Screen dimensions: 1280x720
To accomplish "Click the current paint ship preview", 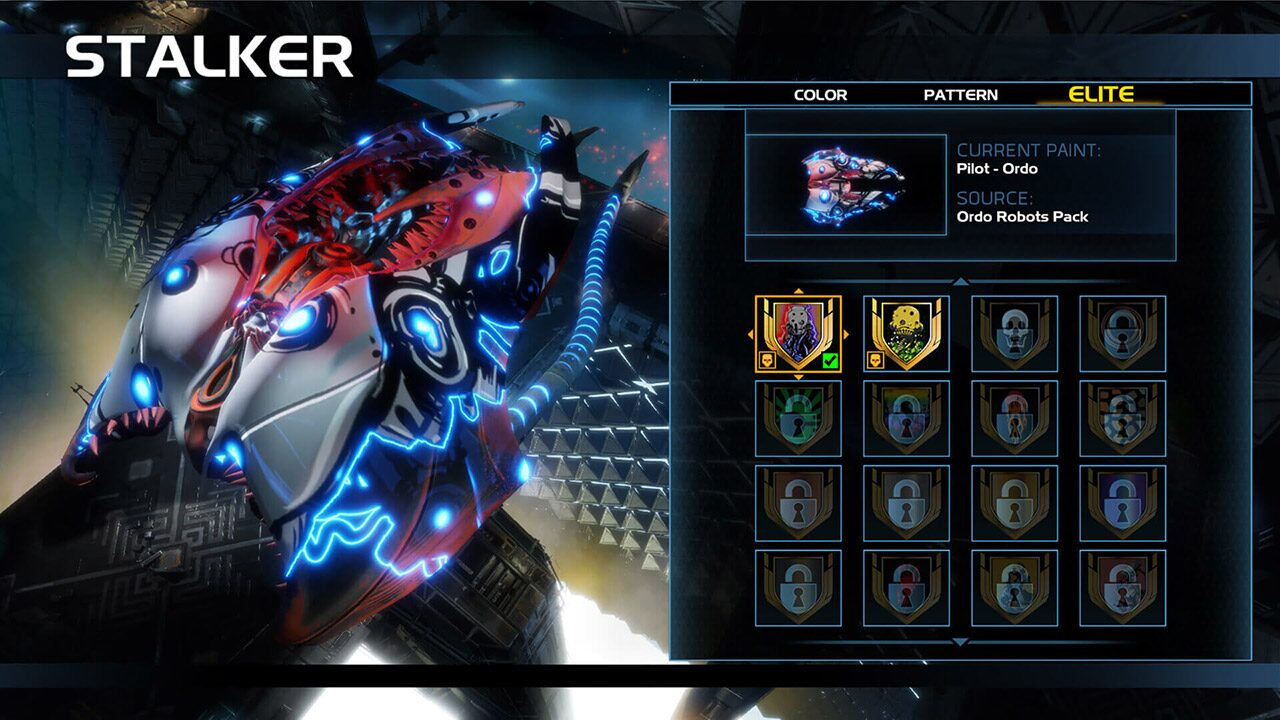I will [846, 185].
